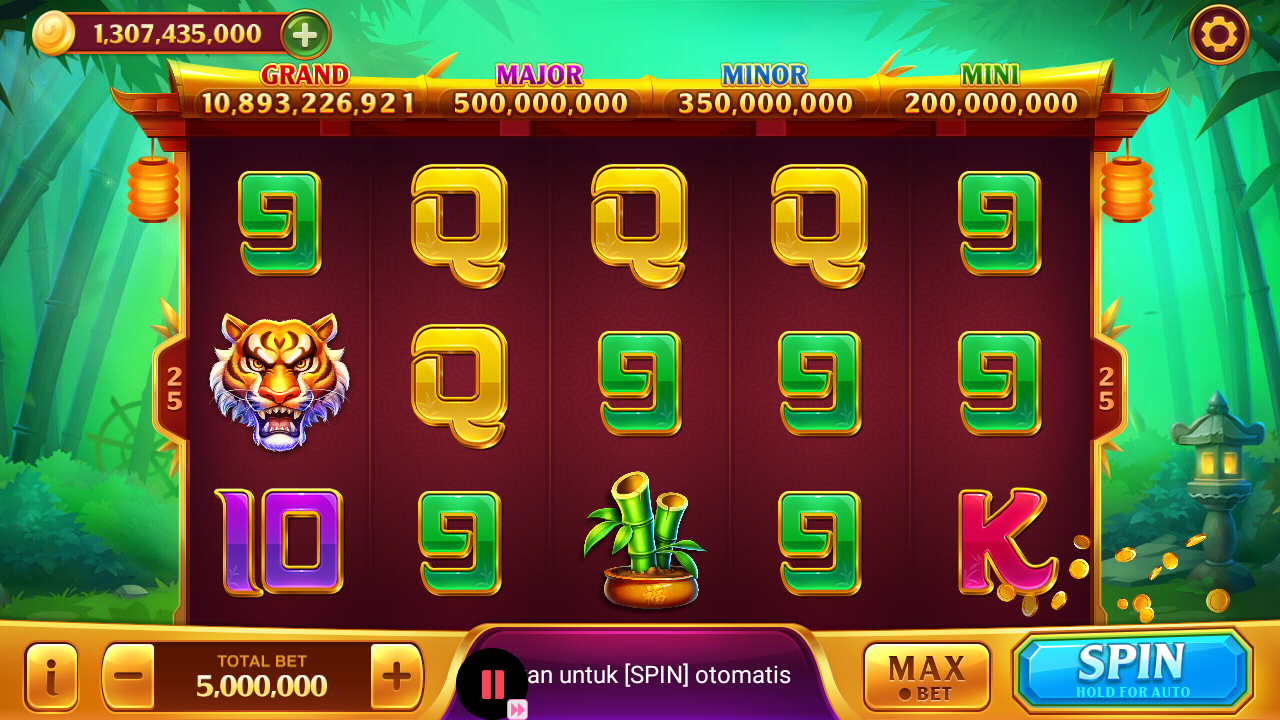
Task: Increase total bet with plus button
Action: coord(397,676)
